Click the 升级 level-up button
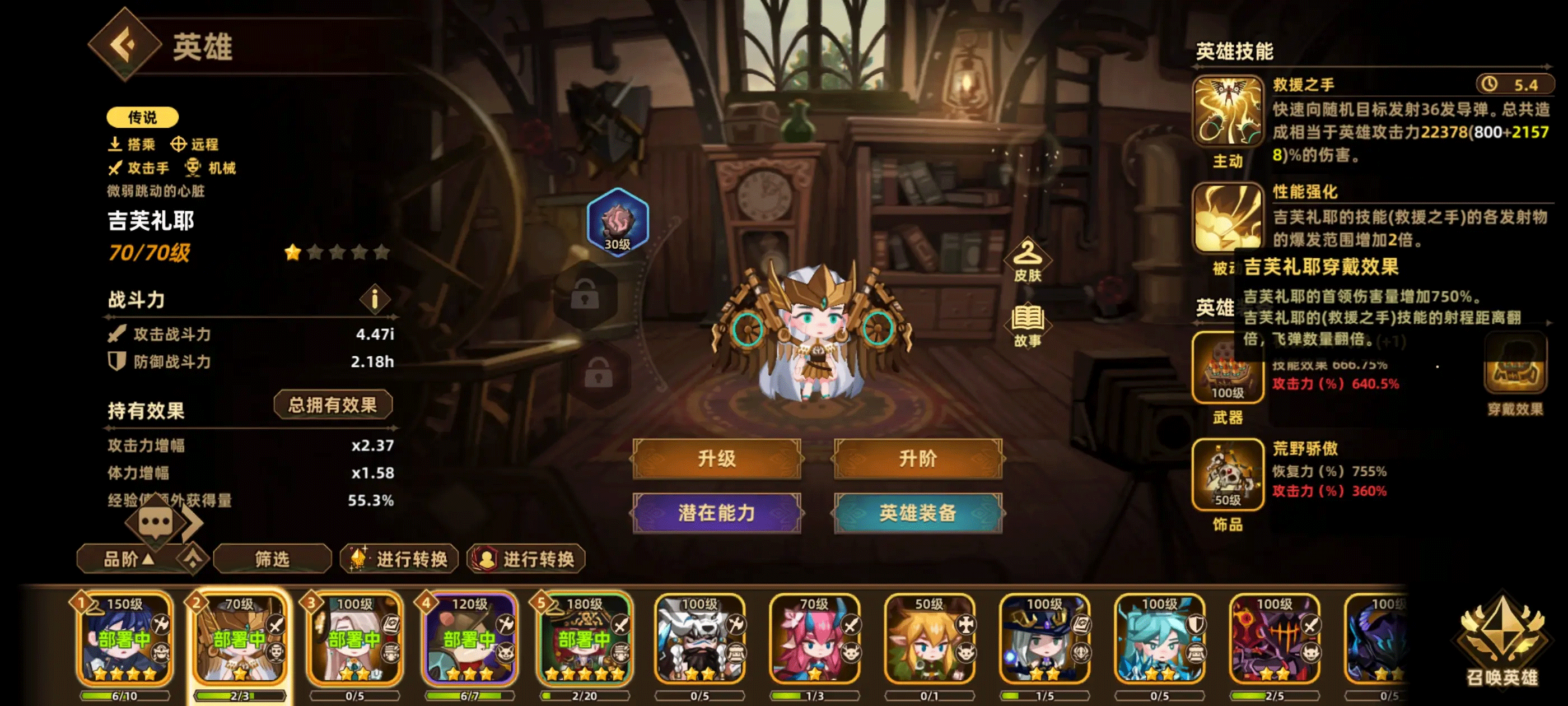1568x706 pixels. click(x=716, y=458)
